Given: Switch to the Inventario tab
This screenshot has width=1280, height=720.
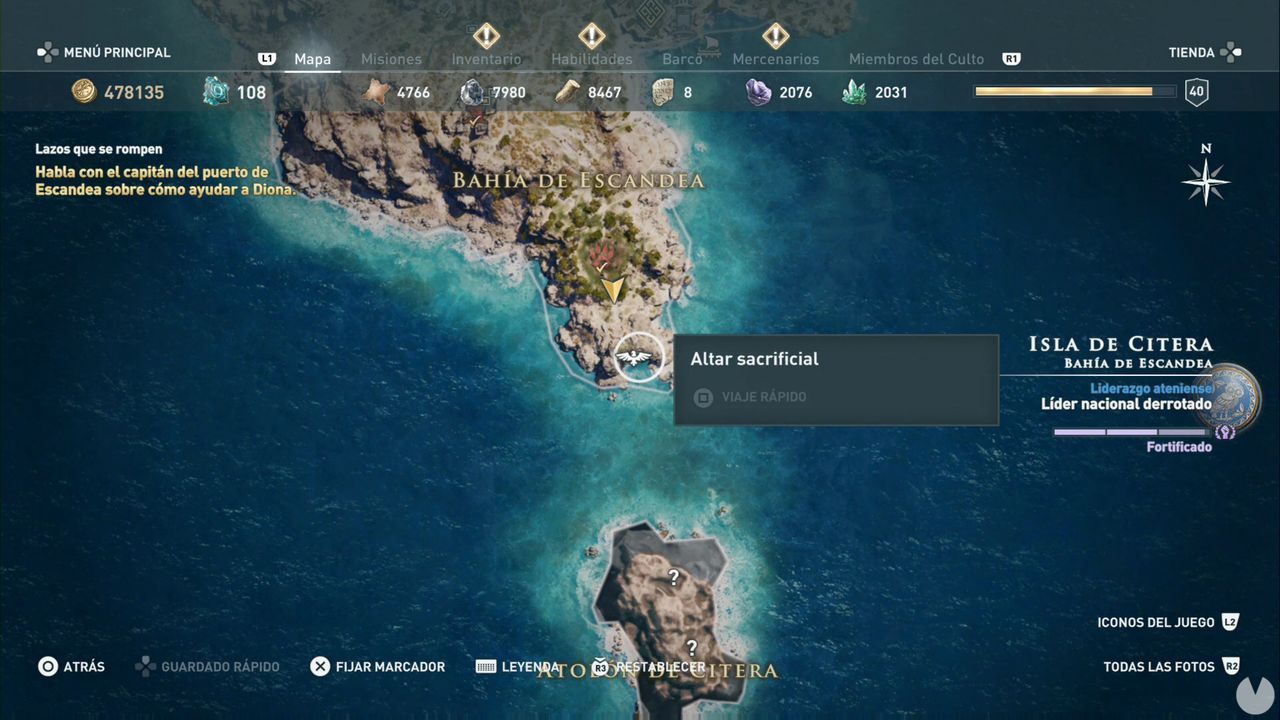Looking at the screenshot, I should click(x=486, y=59).
